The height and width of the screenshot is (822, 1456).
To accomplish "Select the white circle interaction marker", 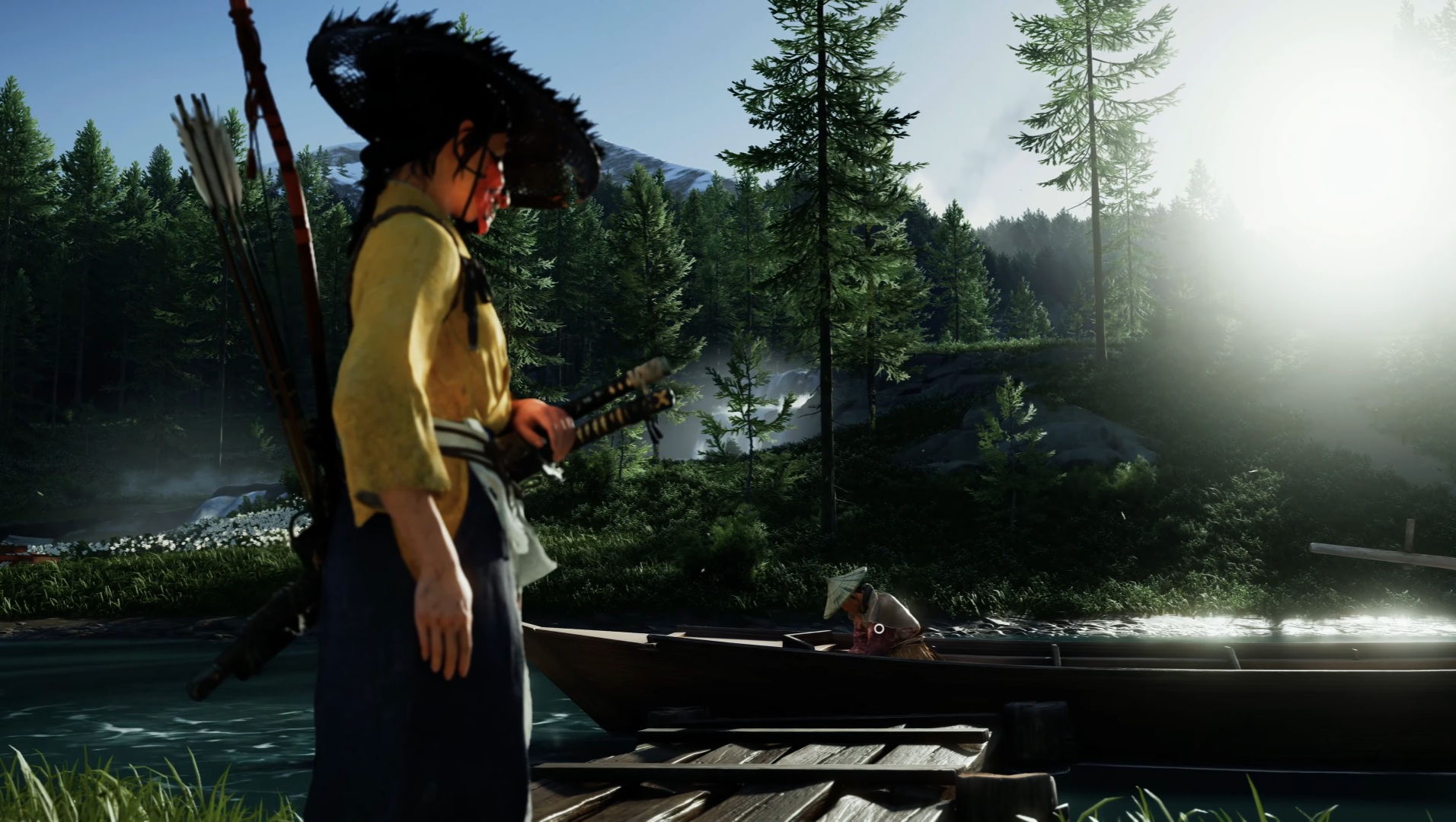I will point(879,629).
